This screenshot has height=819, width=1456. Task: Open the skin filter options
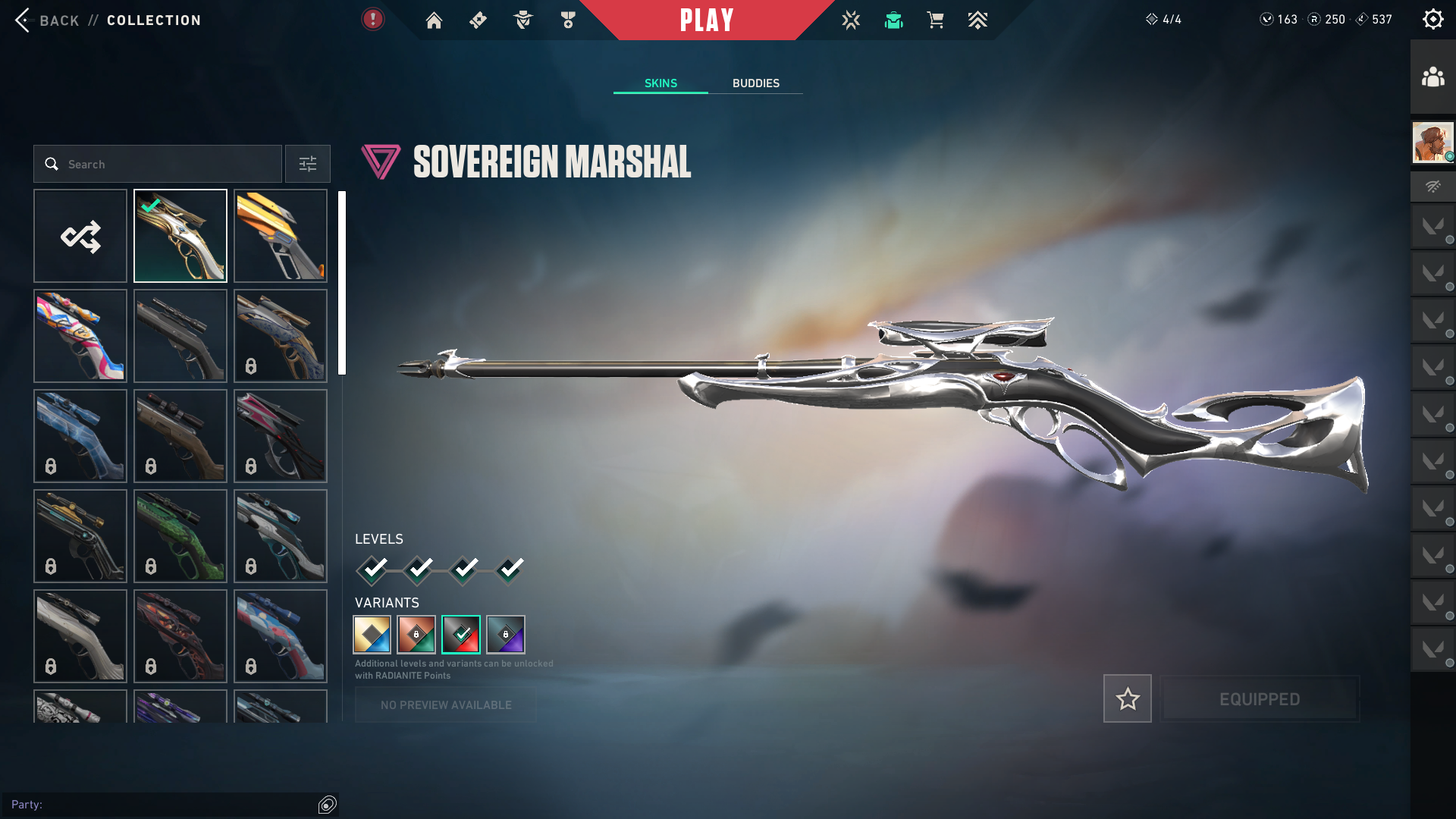[308, 165]
